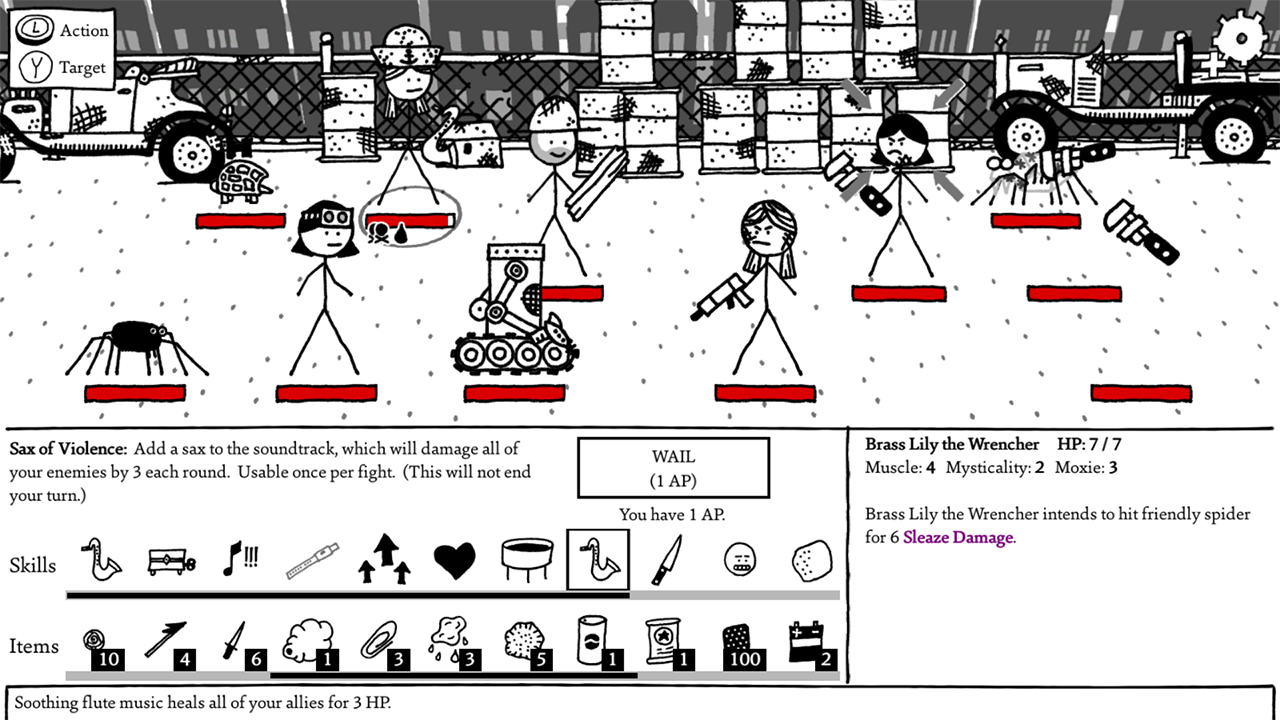Viewport: 1280px width, 720px height.
Task: Select the rock skill icon
Action: tap(811, 559)
